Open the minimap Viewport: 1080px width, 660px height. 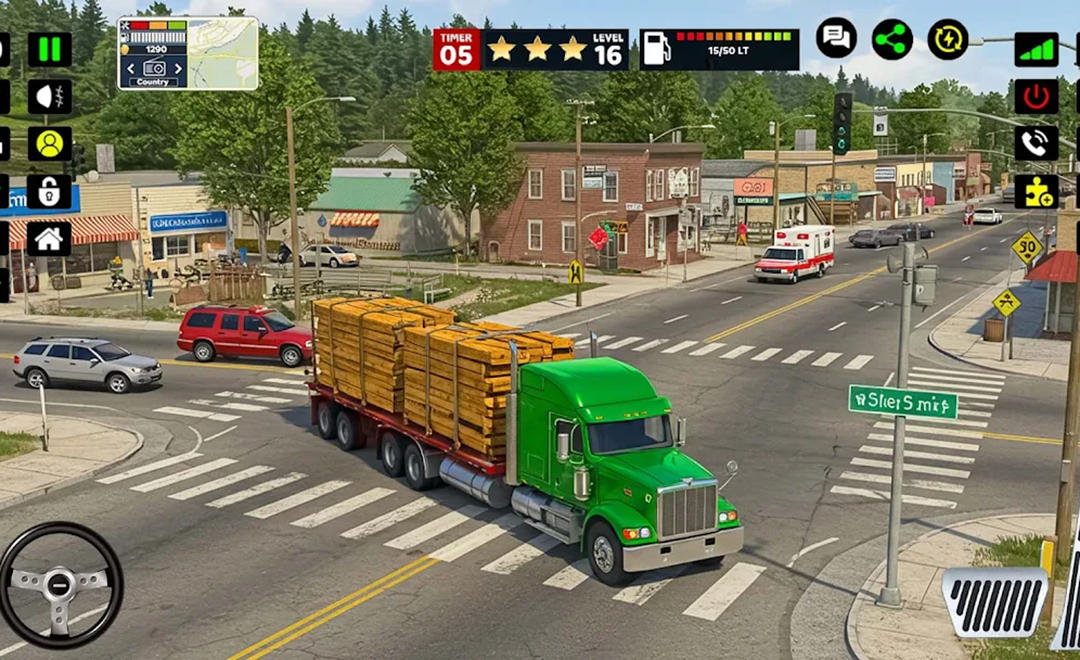tap(223, 53)
